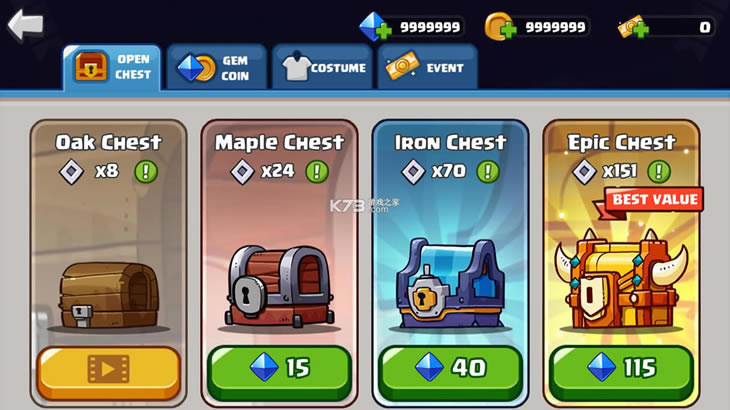
Task: Switch to the Gem Coin tab
Action: click(216, 67)
